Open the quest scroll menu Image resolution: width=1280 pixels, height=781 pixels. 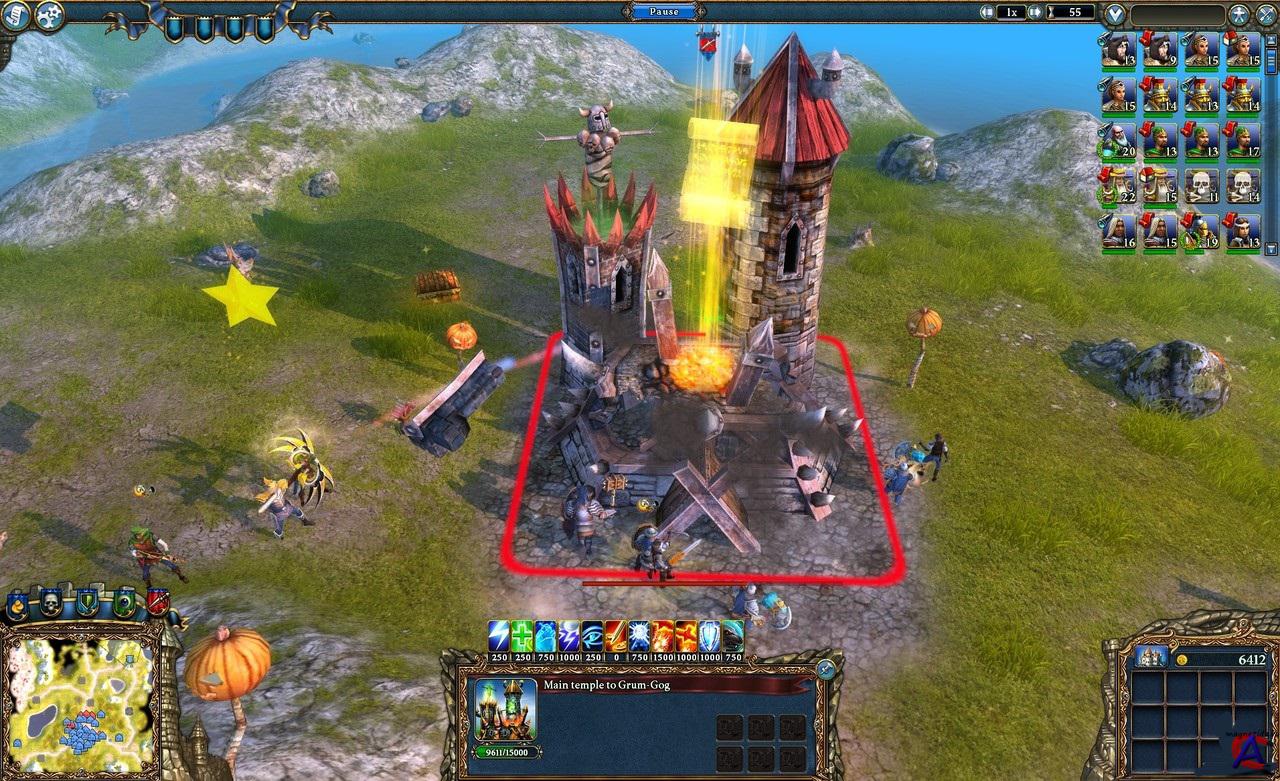(15, 14)
